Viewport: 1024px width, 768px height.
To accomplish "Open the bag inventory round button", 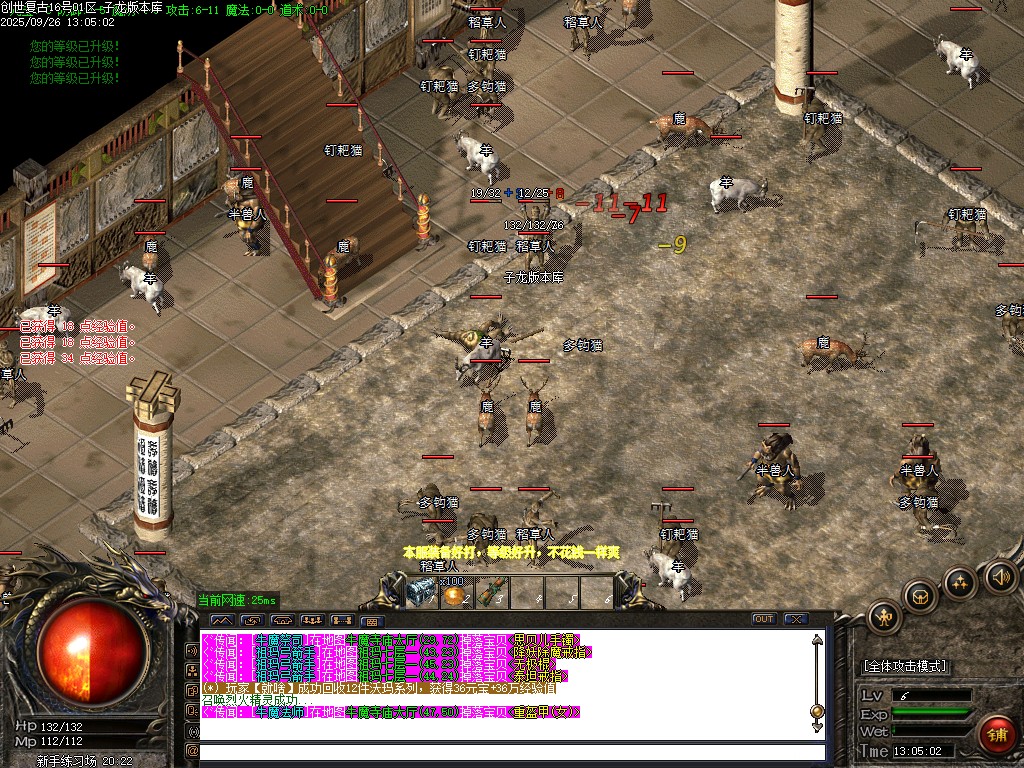I will [920, 596].
